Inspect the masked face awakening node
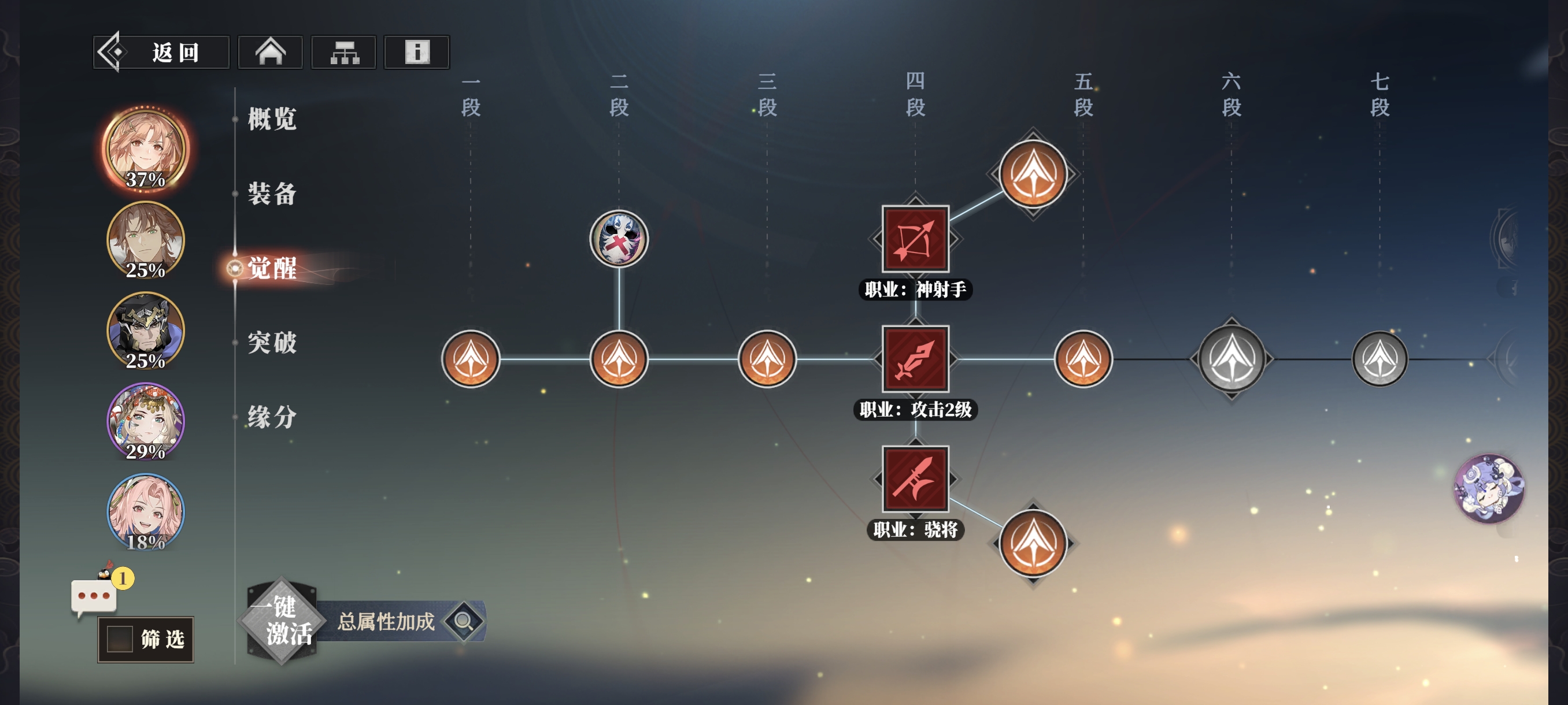Image resolution: width=1568 pixels, height=705 pixels. coord(619,239)
